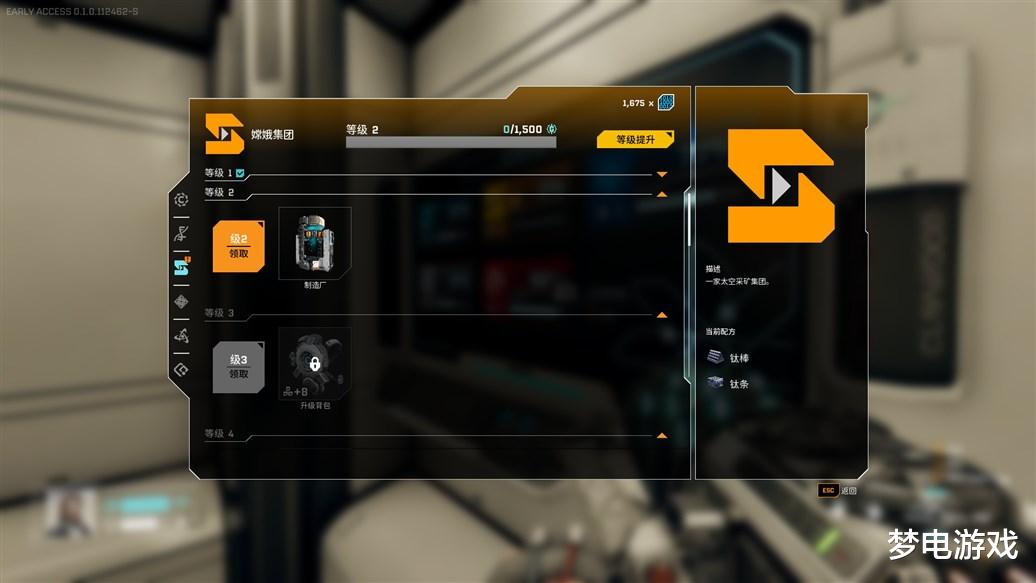Collapse the 等级 2 section arrow
1036x583 pixels.
click(661, 193)
